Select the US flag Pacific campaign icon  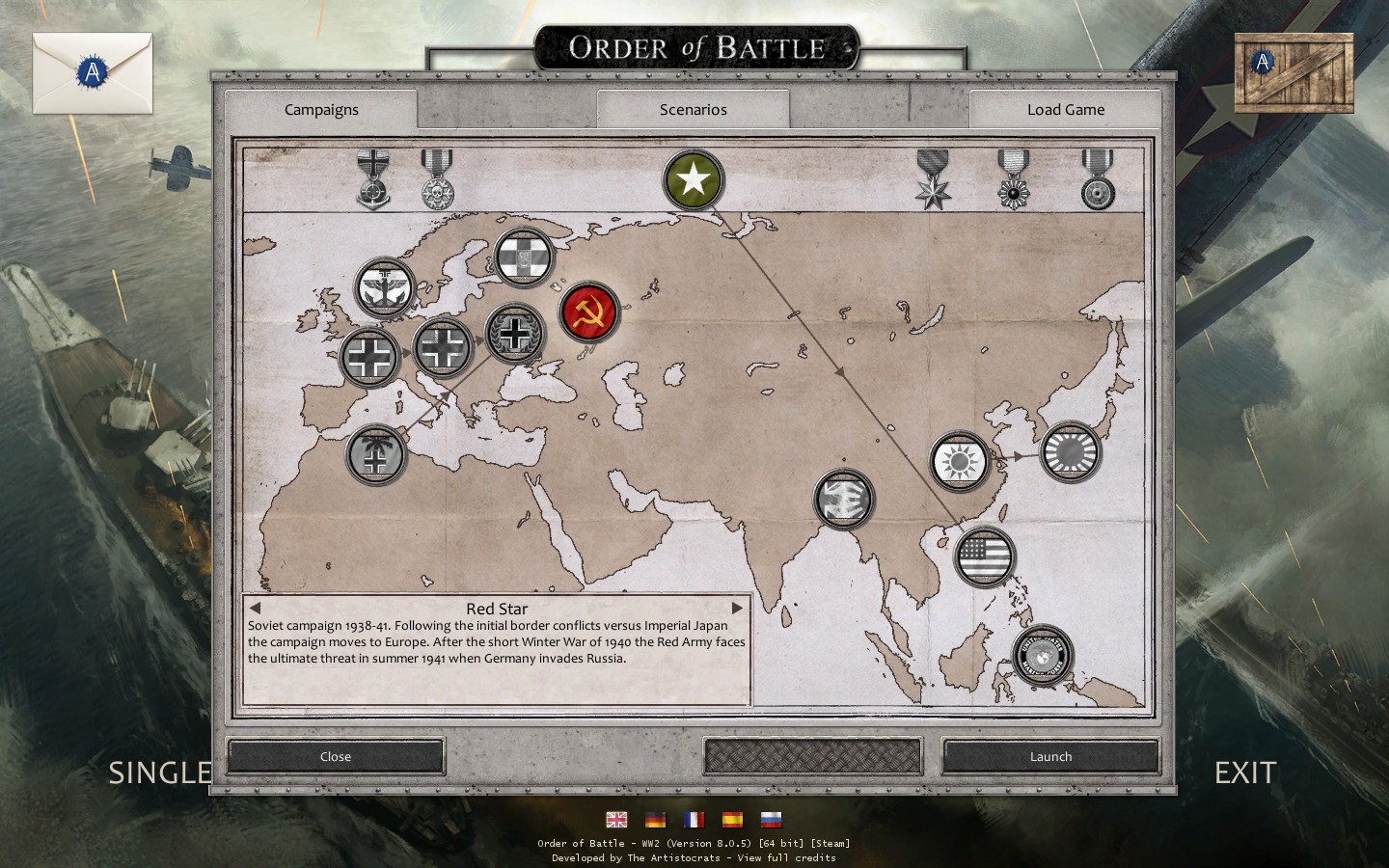tap(985, 556)
